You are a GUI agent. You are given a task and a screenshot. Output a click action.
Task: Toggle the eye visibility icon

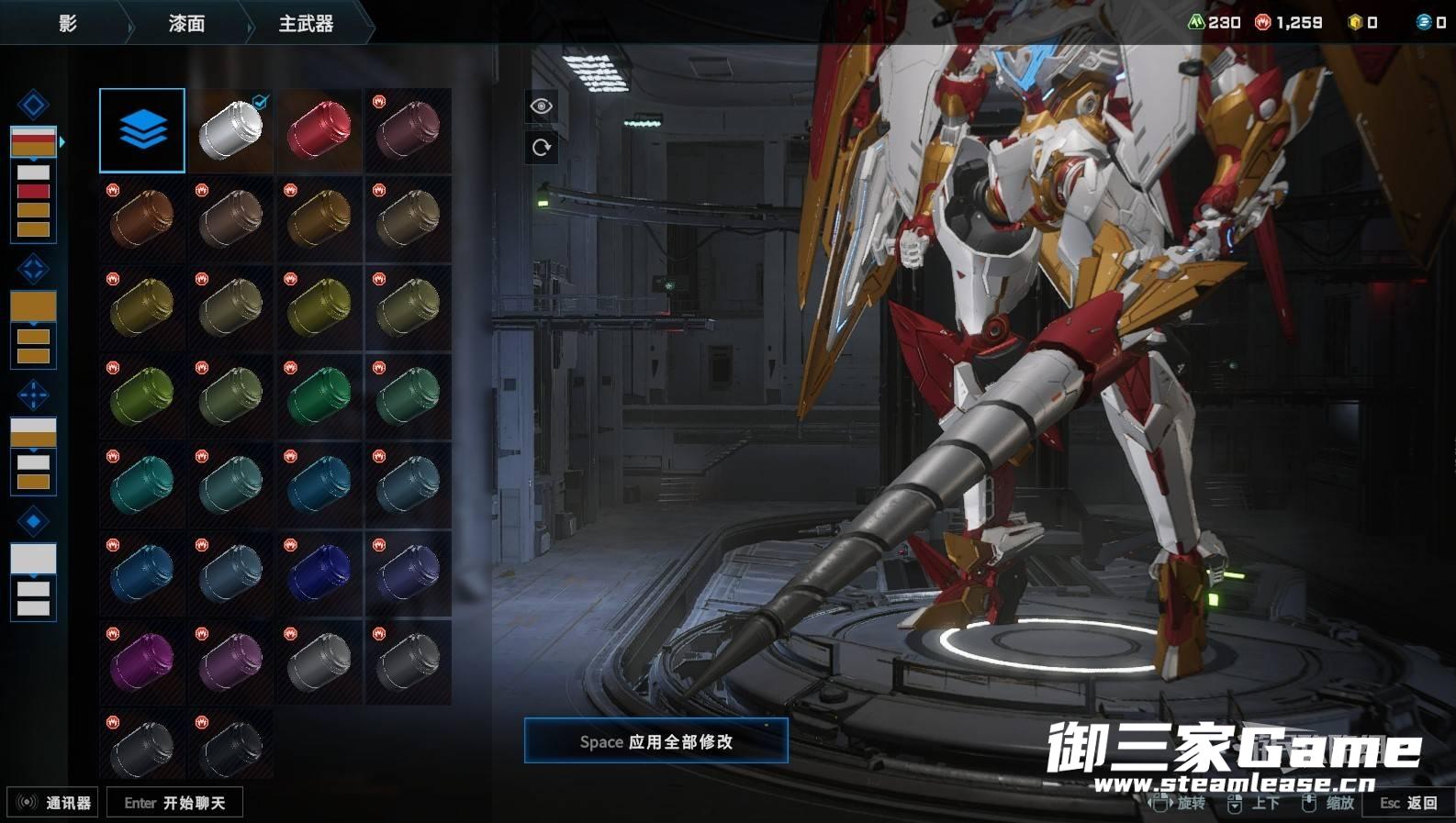coord(542,106)
